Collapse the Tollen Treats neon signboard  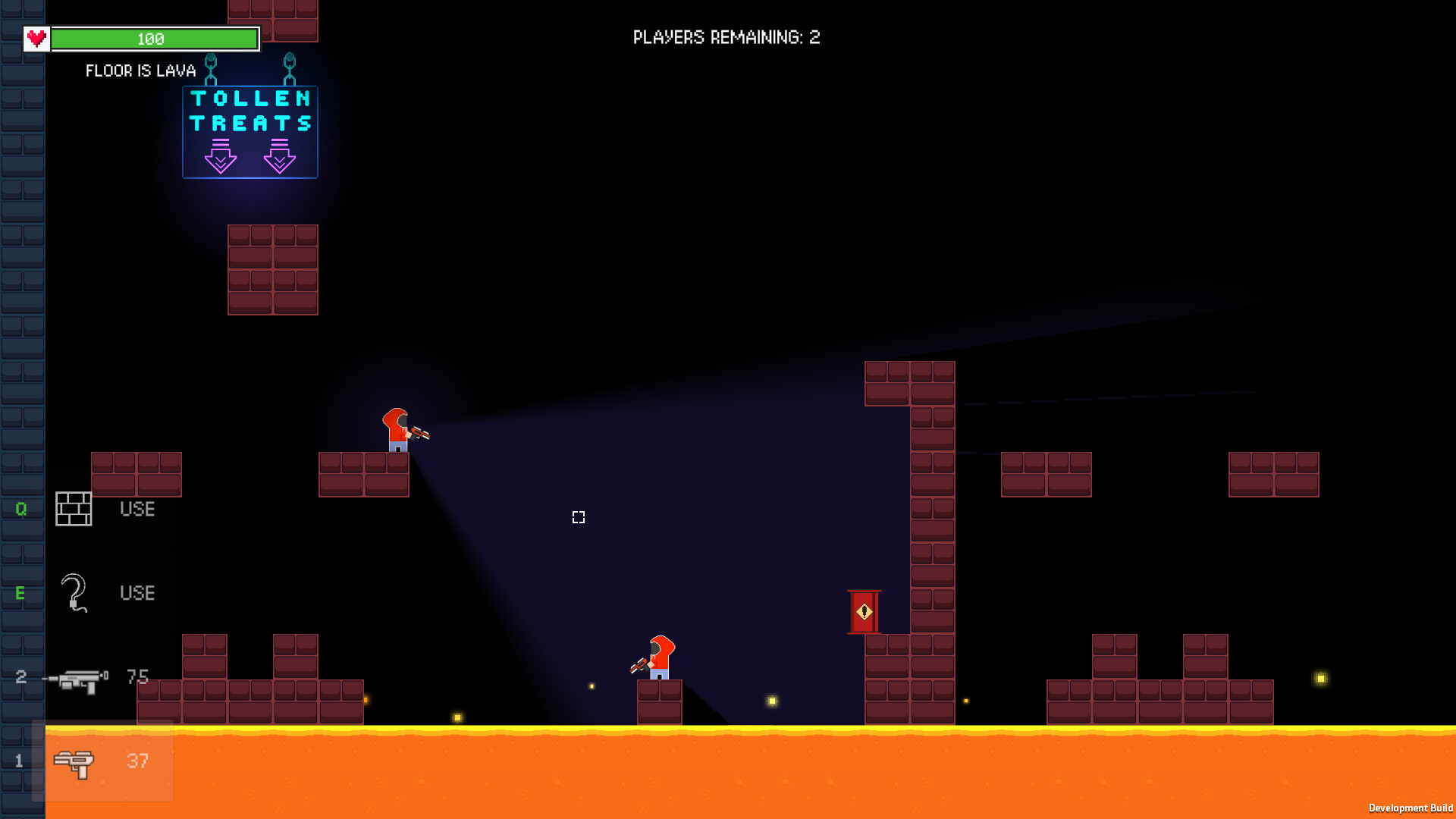tap(249, 130)
